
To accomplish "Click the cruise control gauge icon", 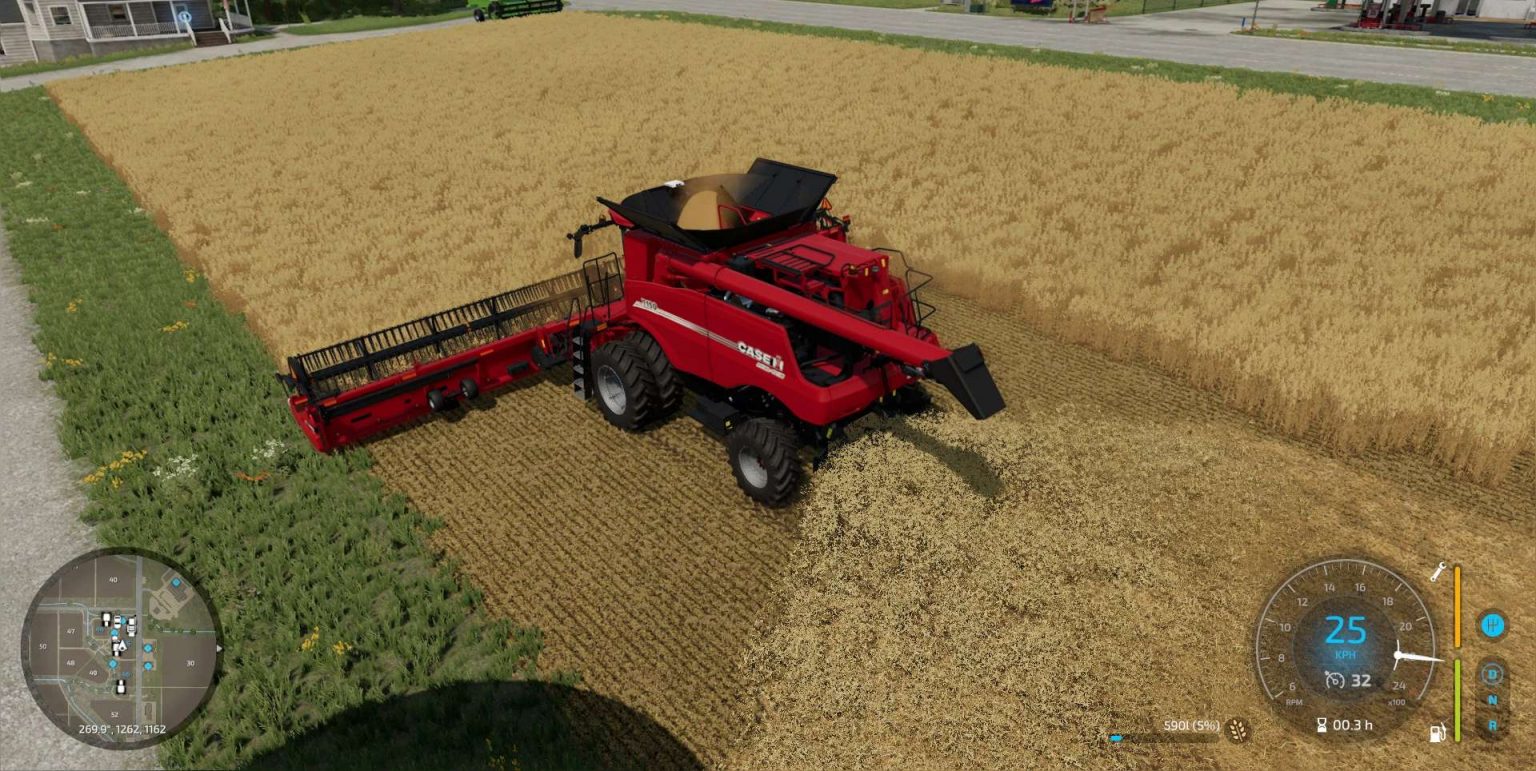I will point(1334,680).
